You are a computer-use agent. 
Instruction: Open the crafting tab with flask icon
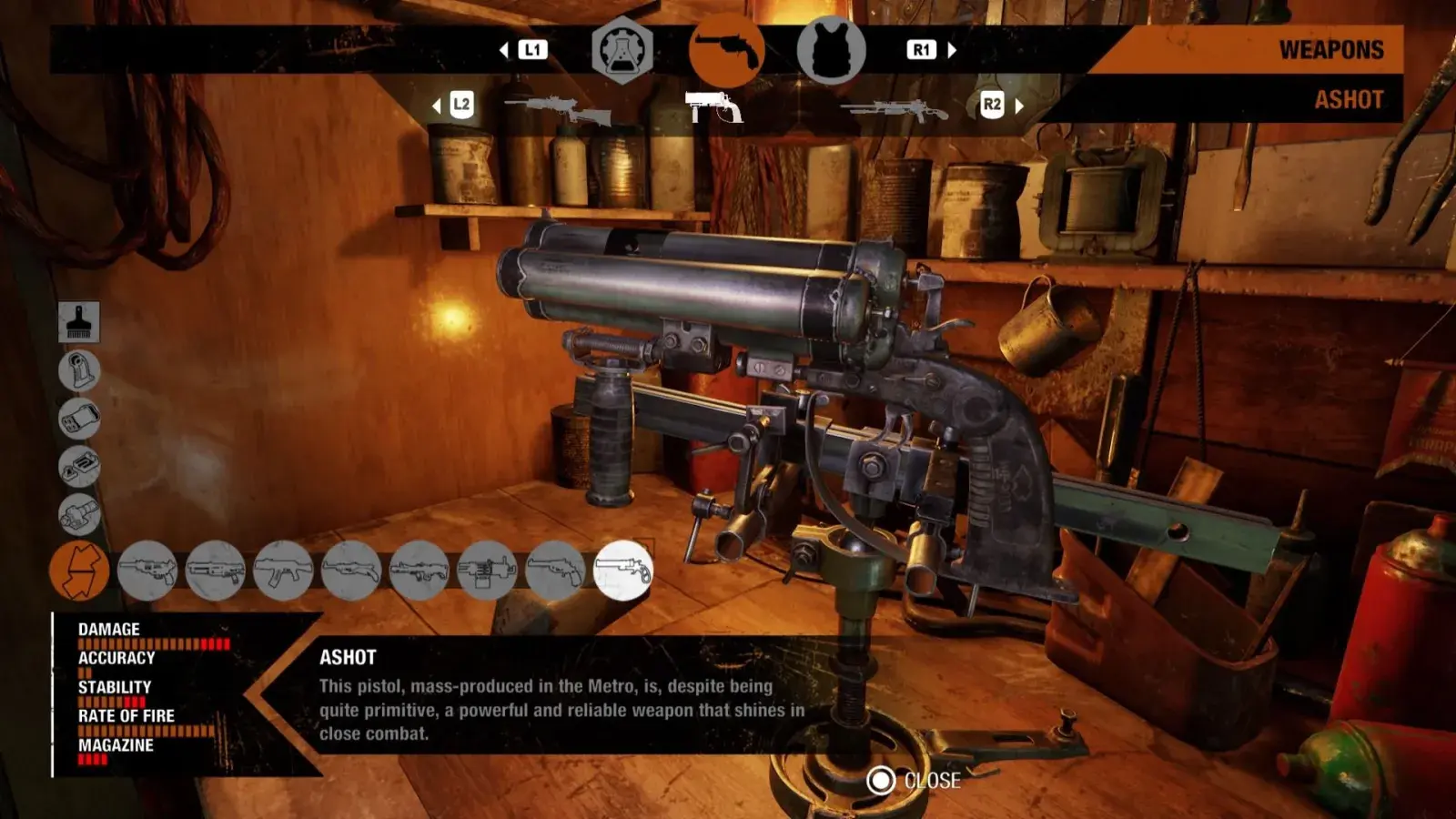click(x=622, y=50)
